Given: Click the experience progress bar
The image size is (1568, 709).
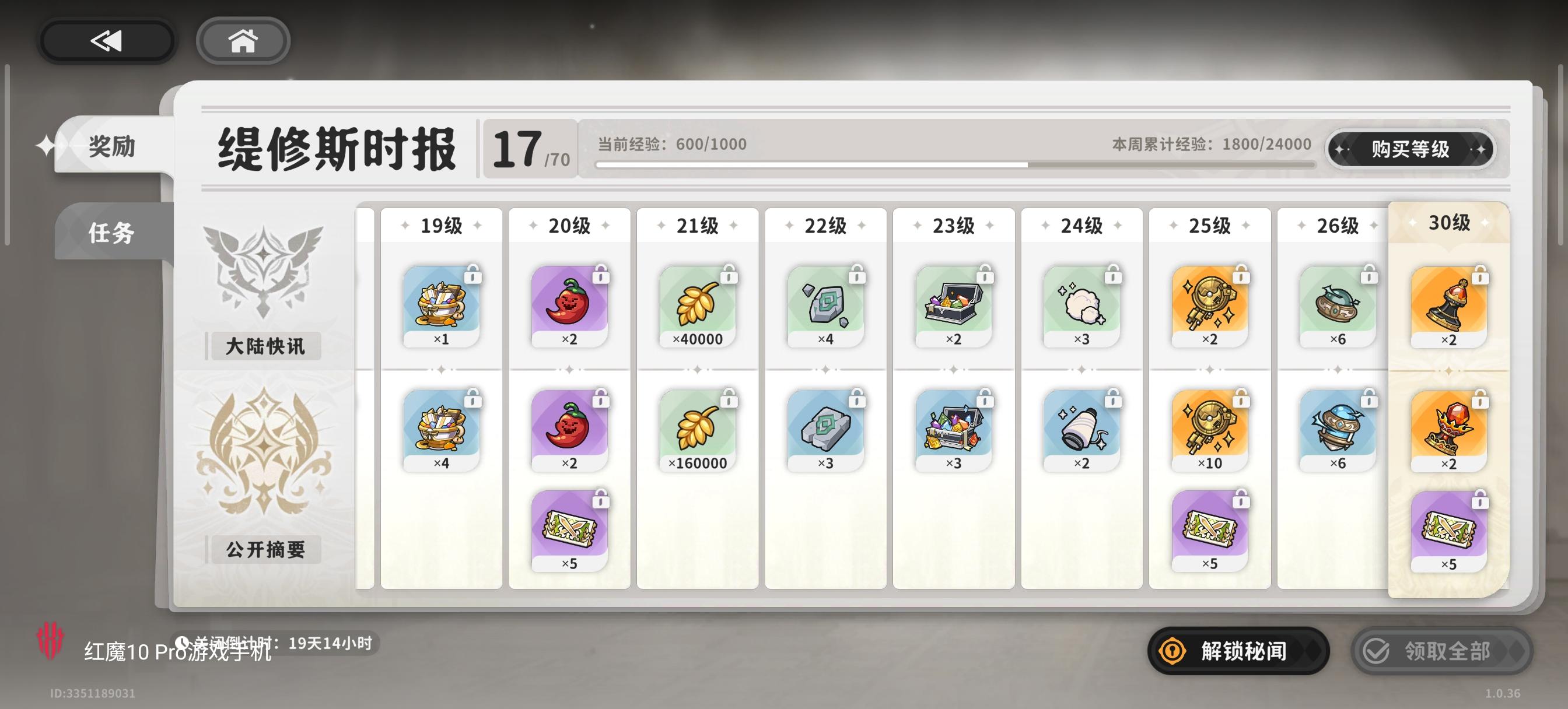Looking at the screenshot, I should pos(950,164).
